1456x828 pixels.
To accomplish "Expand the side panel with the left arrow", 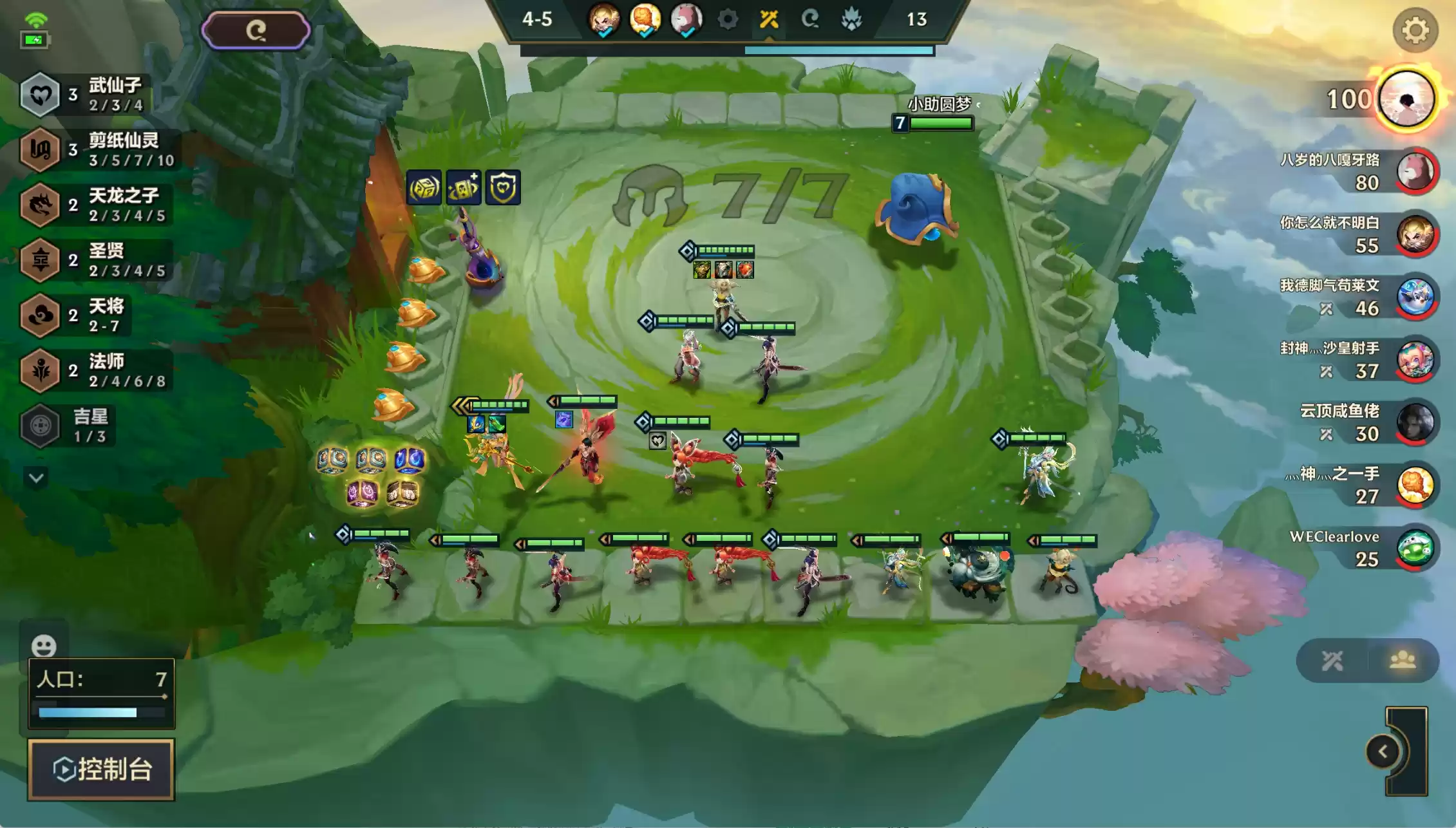I will coord(1382,751).
